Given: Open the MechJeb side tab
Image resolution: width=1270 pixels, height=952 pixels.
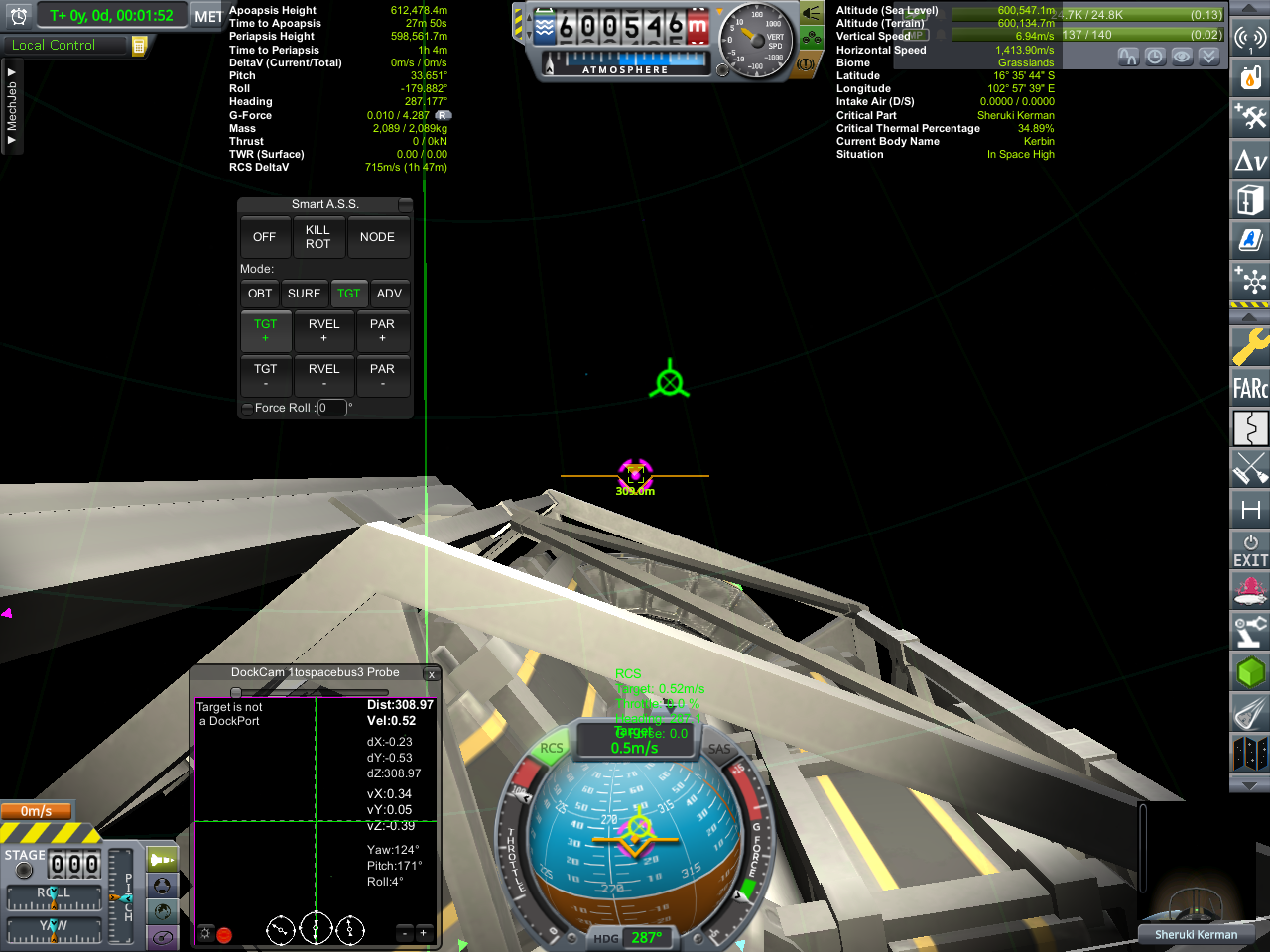Looking at the screenshot, I should [x=12, y=106].
